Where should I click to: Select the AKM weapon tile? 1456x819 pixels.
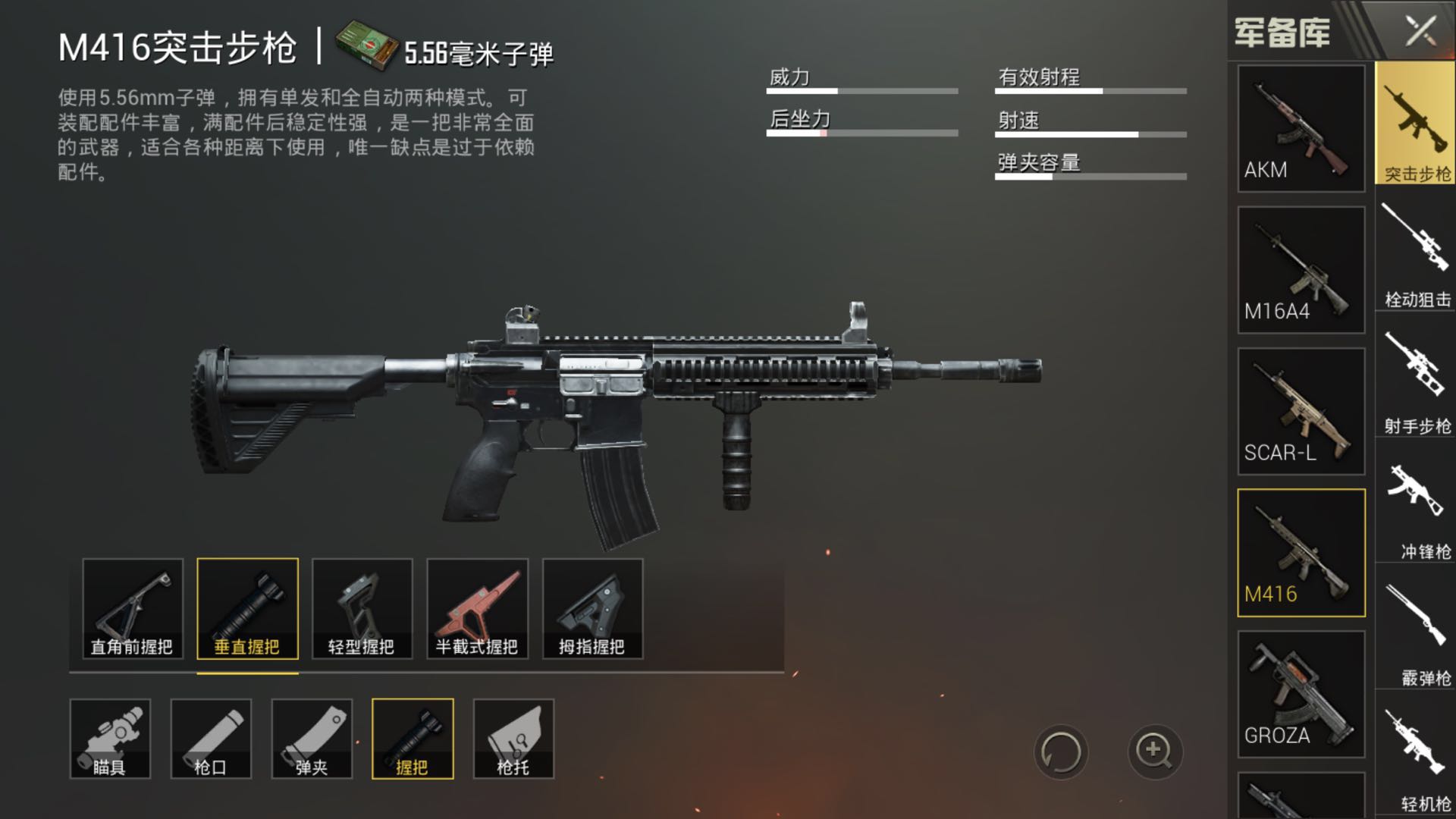click(x=1301, y=128)
